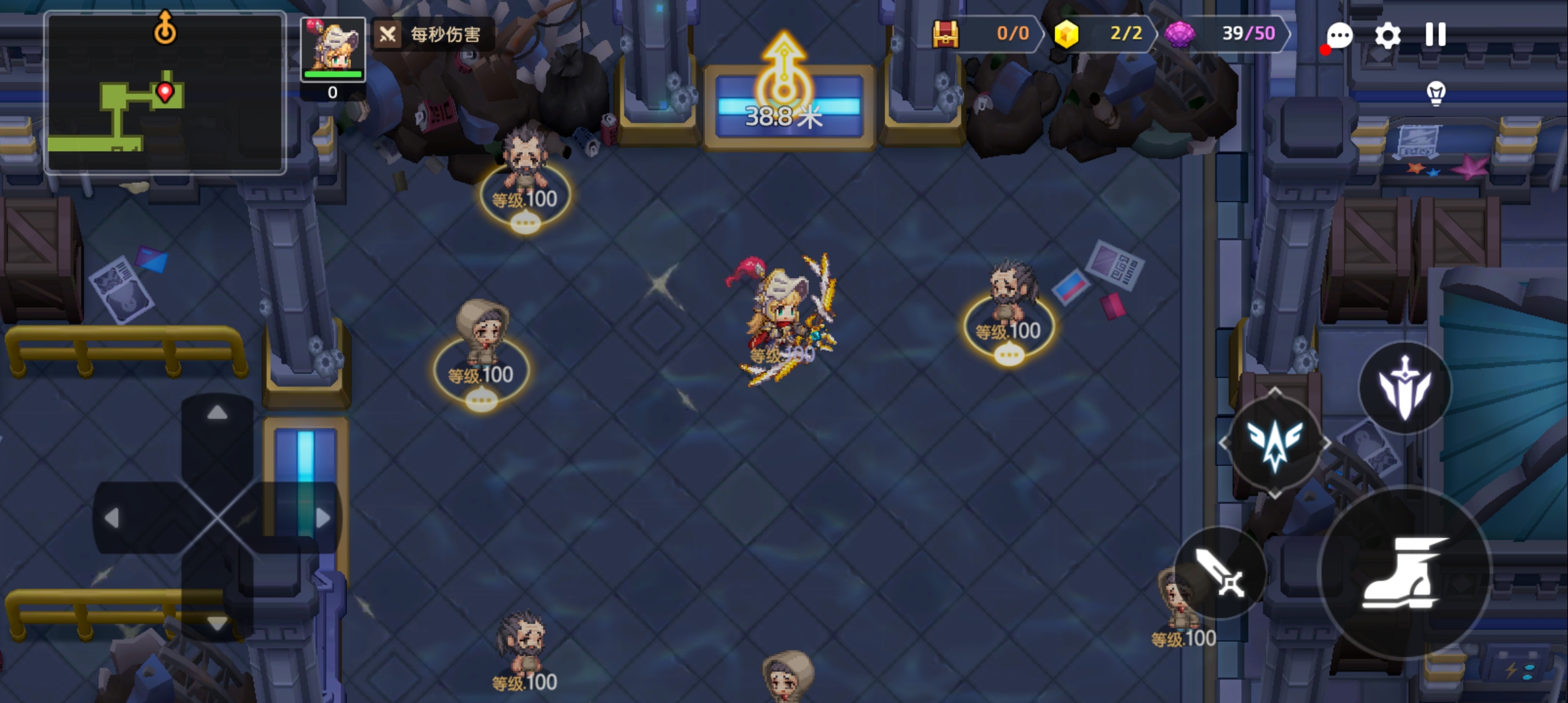Open the chat speech bubble

click(x=1339, y=36)
